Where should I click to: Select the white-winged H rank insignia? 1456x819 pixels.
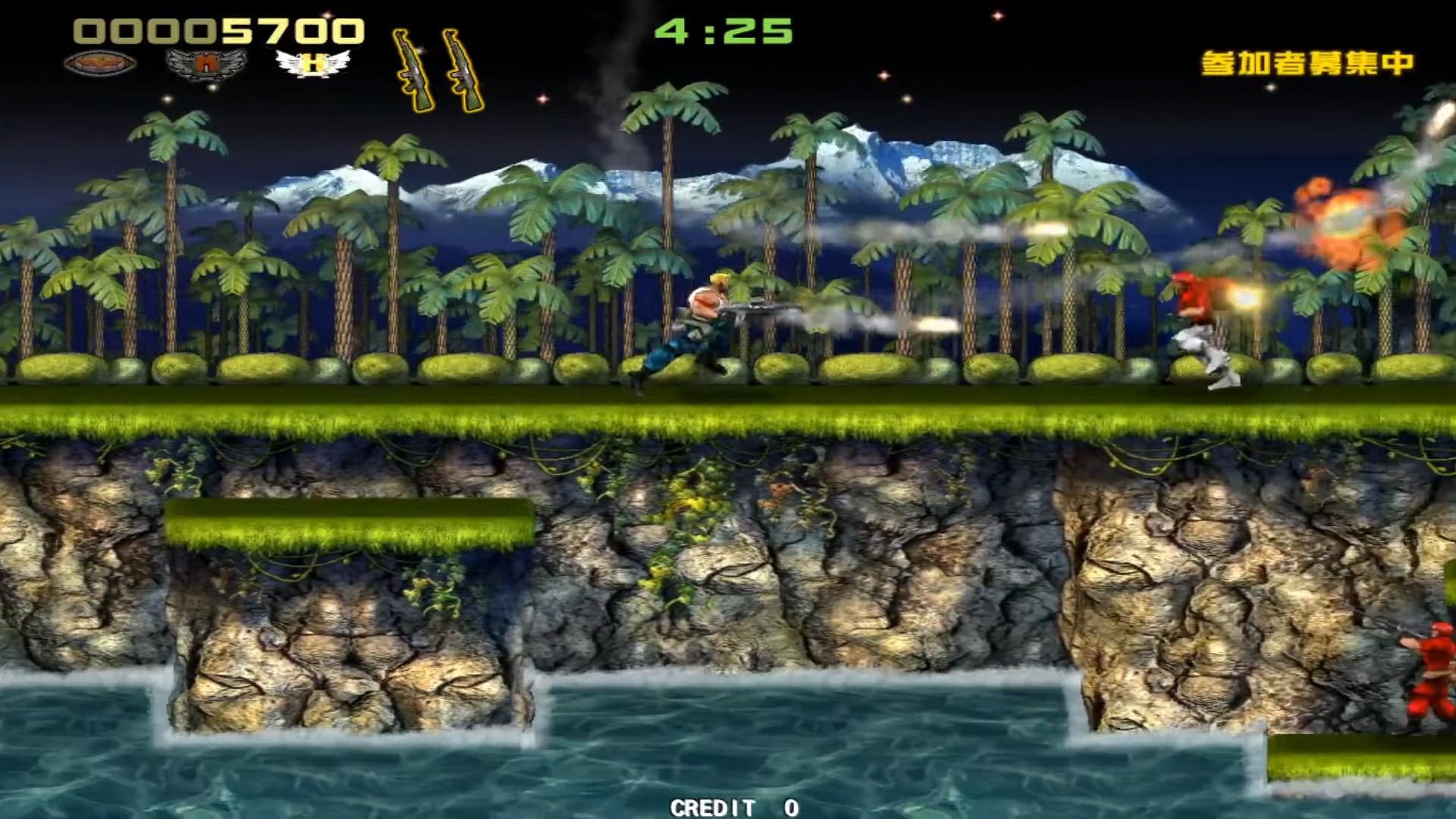point(313,64)
